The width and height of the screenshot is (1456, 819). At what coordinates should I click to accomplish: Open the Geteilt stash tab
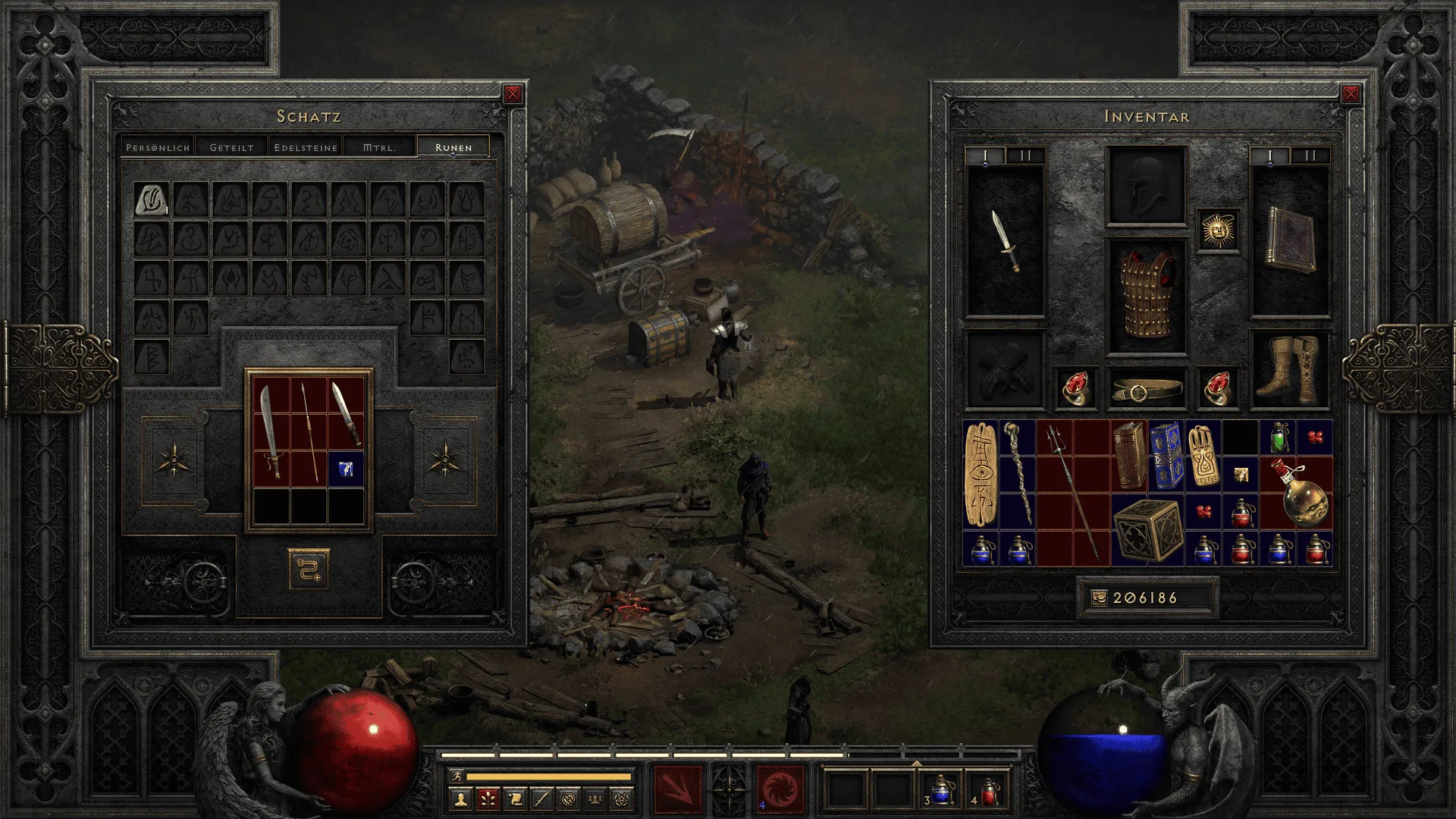pyautogui.click(x=231, y=147)
